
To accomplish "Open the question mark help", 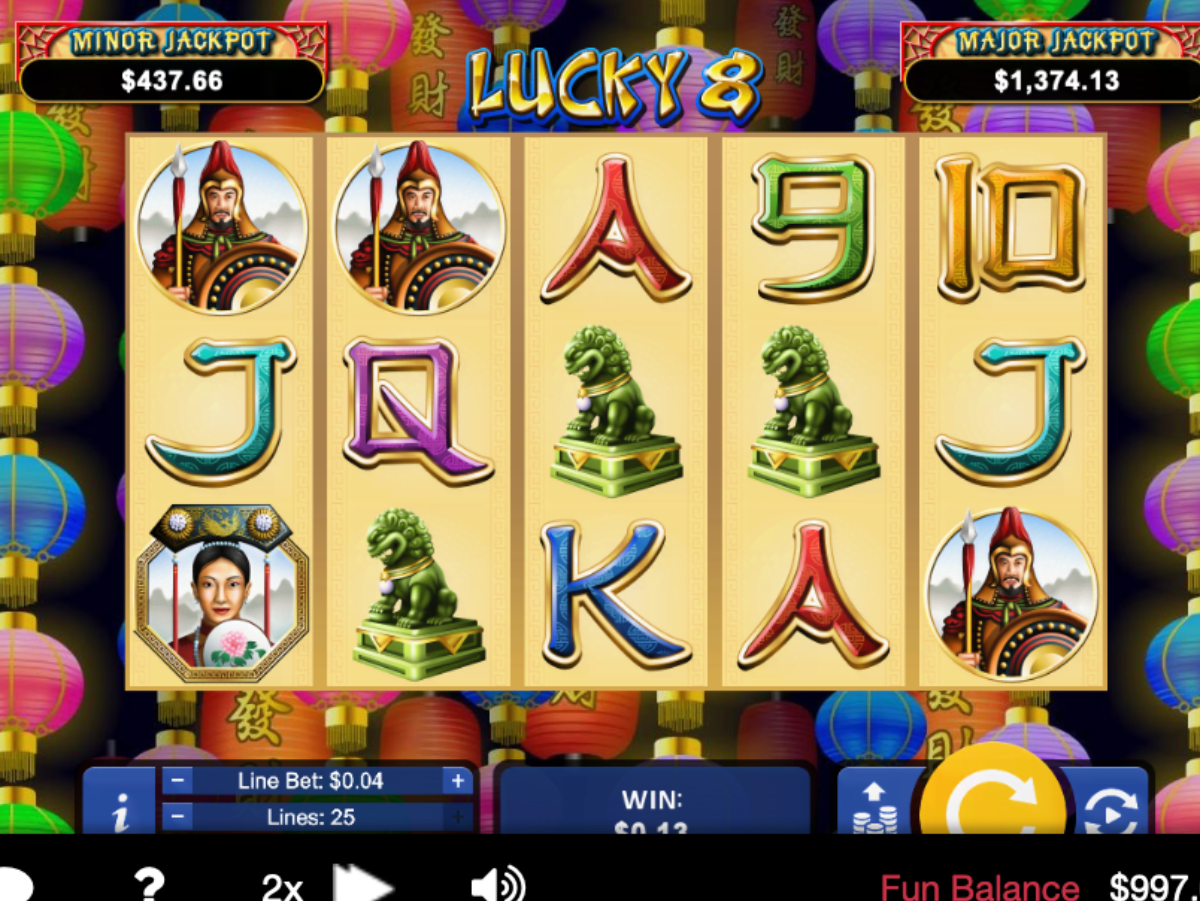I will pyautogui.click(x=149, y=884).
